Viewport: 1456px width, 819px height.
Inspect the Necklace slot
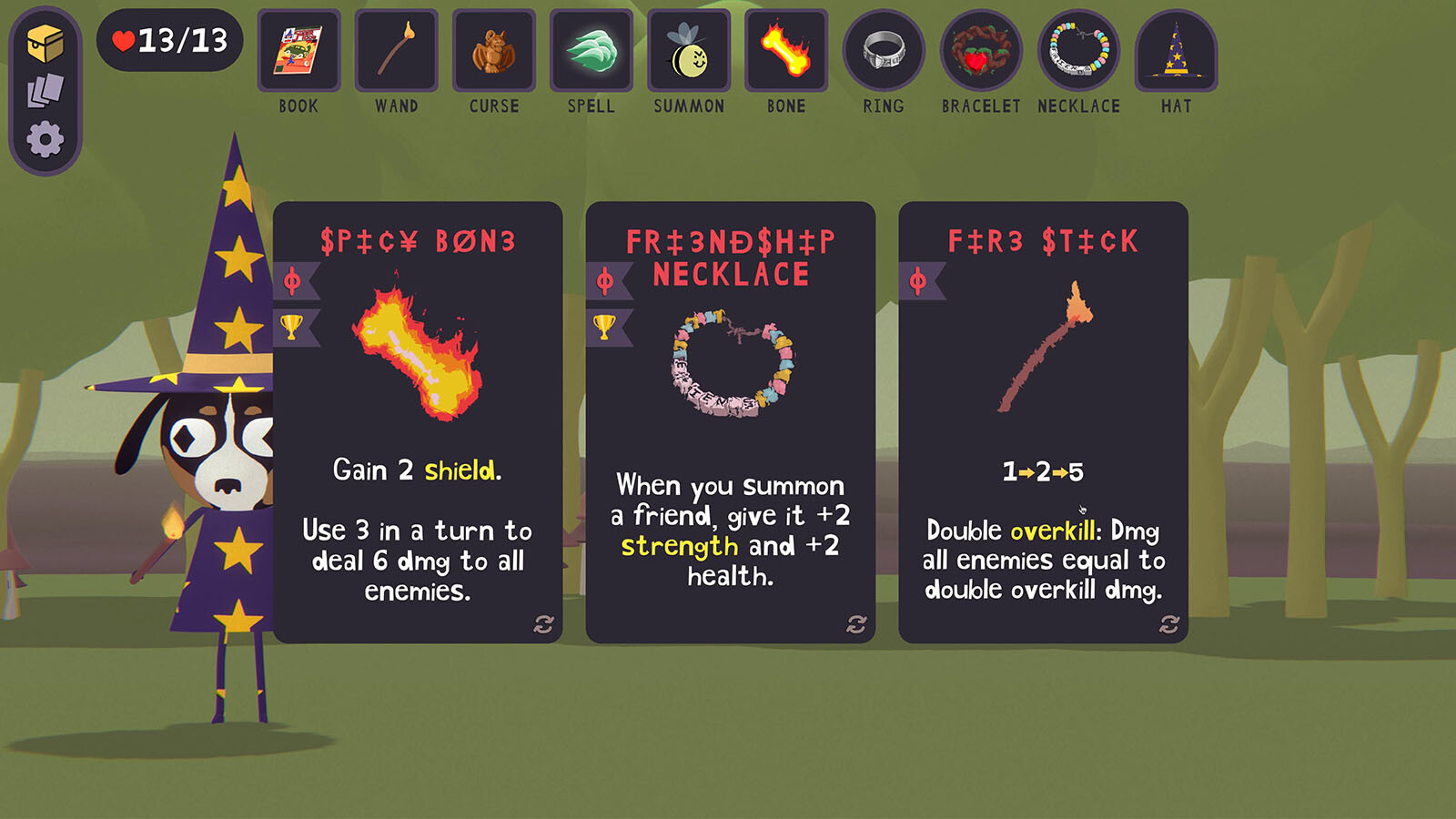1079,51
